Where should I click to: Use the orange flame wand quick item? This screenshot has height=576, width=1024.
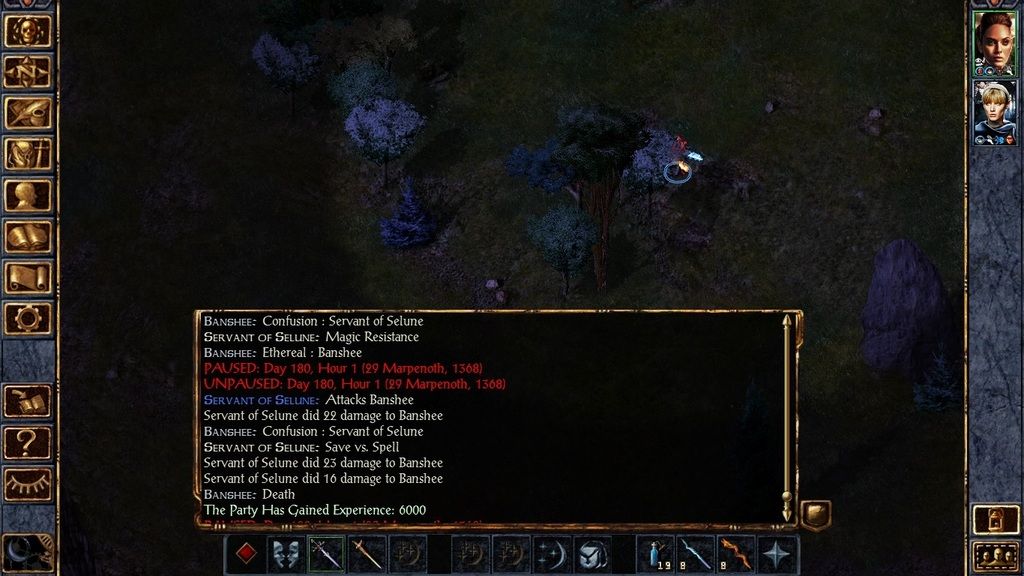pos(736,554)
